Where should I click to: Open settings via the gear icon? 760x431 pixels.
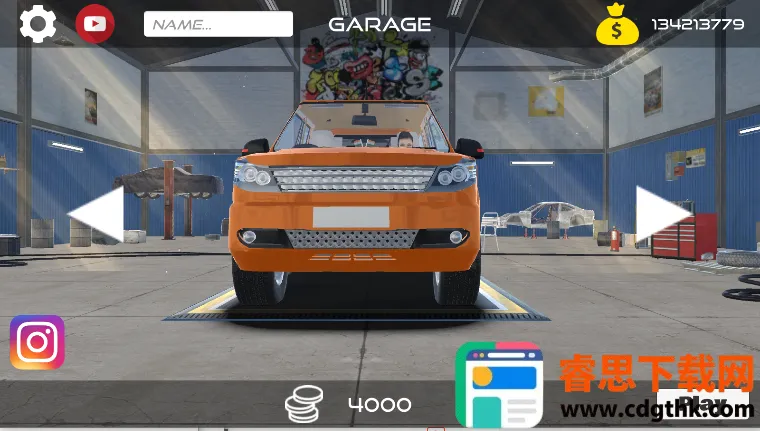pos(38,24)
